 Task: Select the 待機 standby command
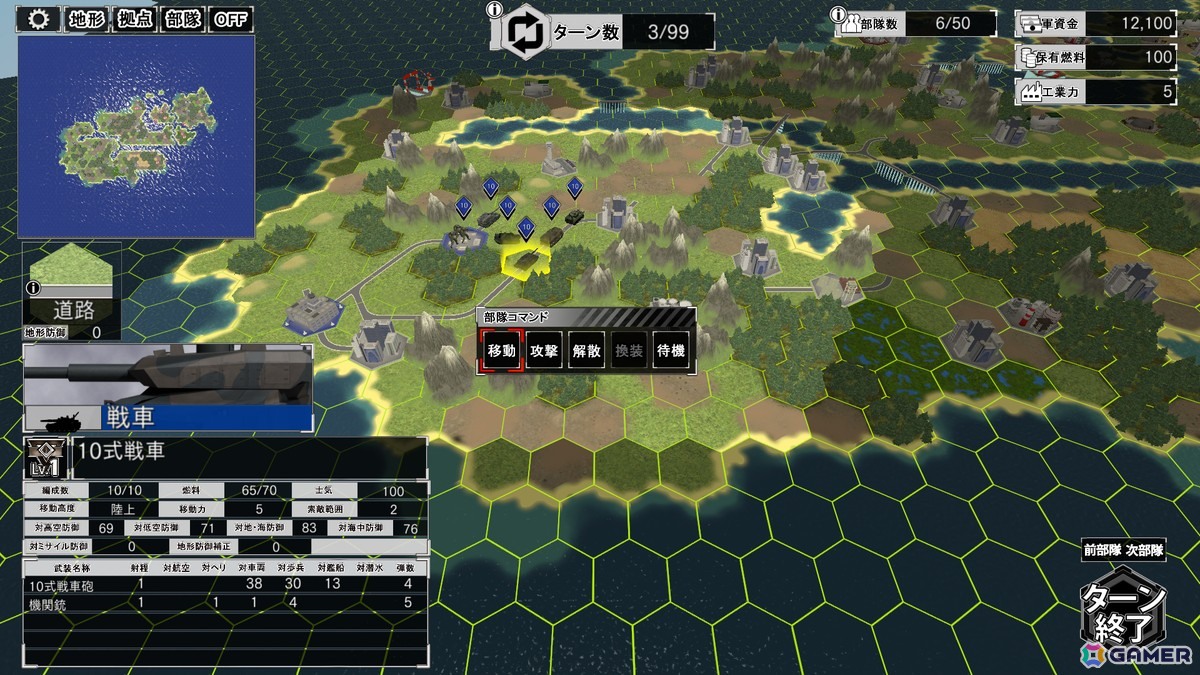point(670,351)
